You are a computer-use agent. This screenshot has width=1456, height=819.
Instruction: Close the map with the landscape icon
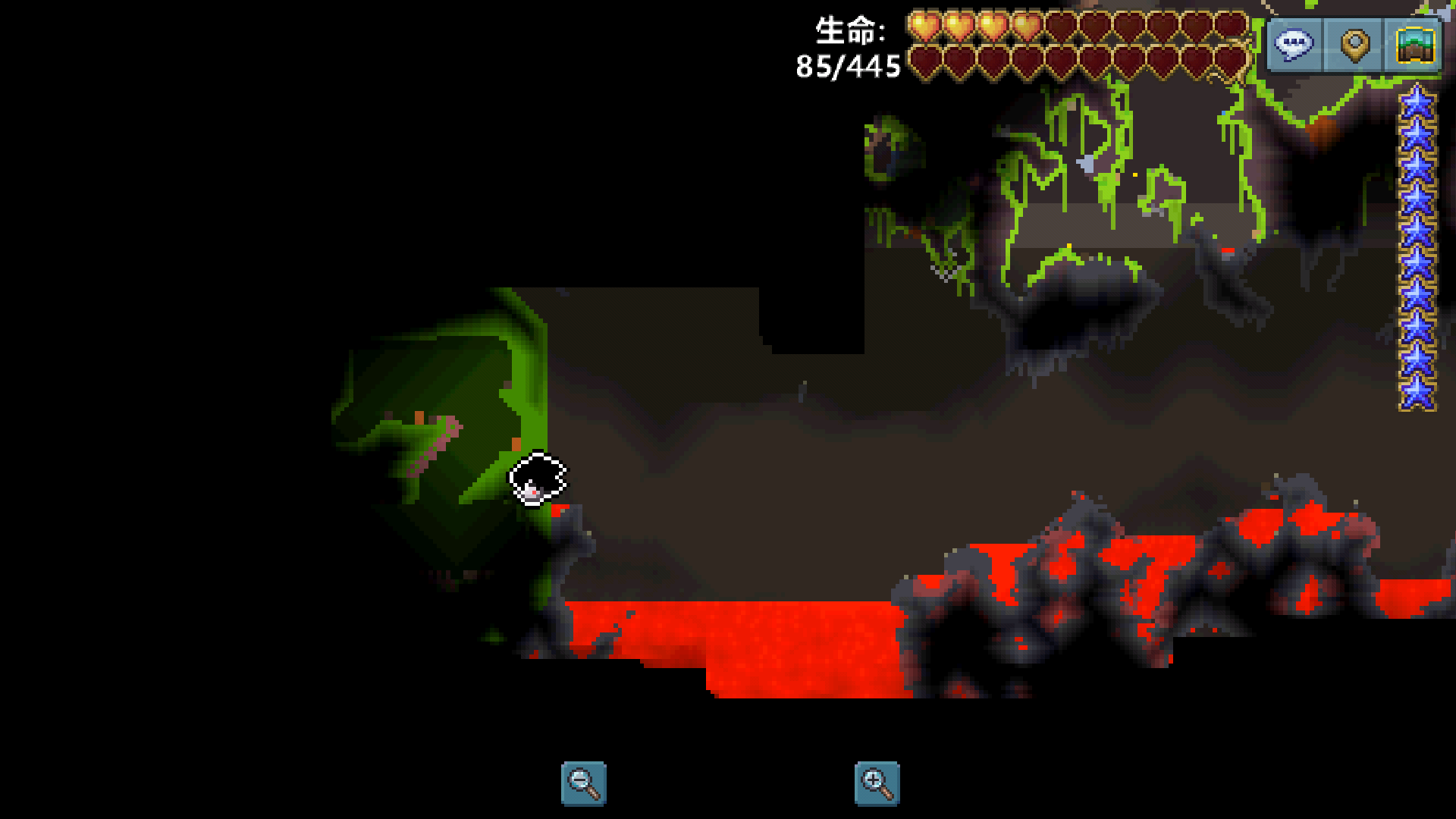(1414, 45)
